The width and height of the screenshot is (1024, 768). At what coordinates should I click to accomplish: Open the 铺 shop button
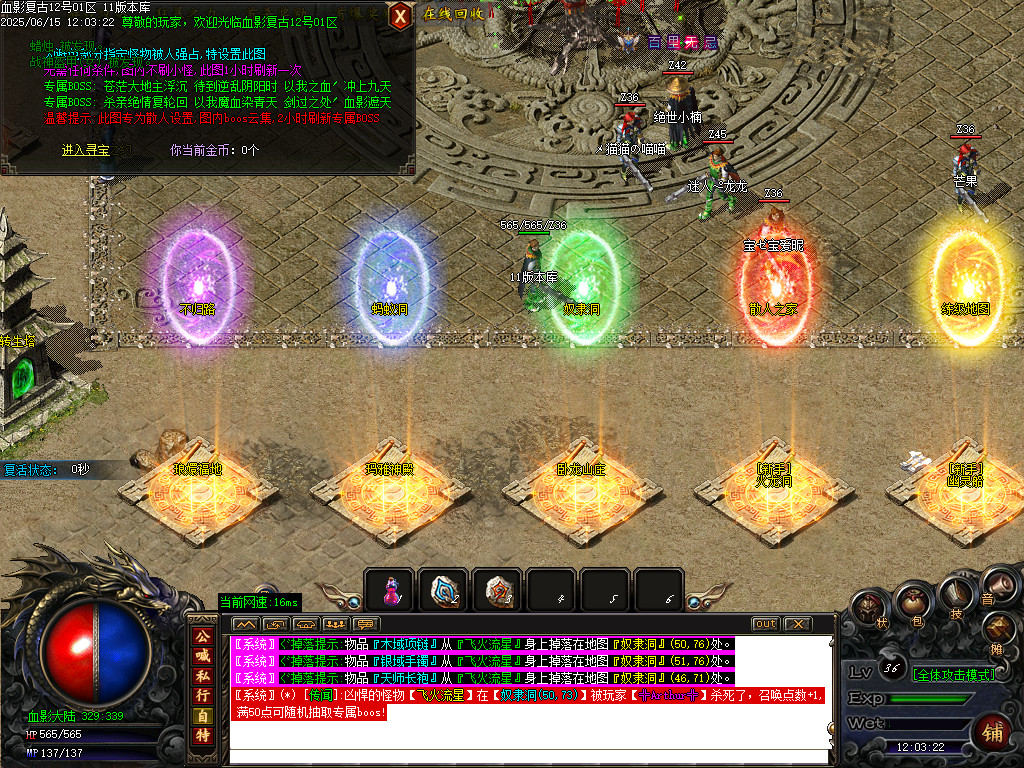click(992, 731)
